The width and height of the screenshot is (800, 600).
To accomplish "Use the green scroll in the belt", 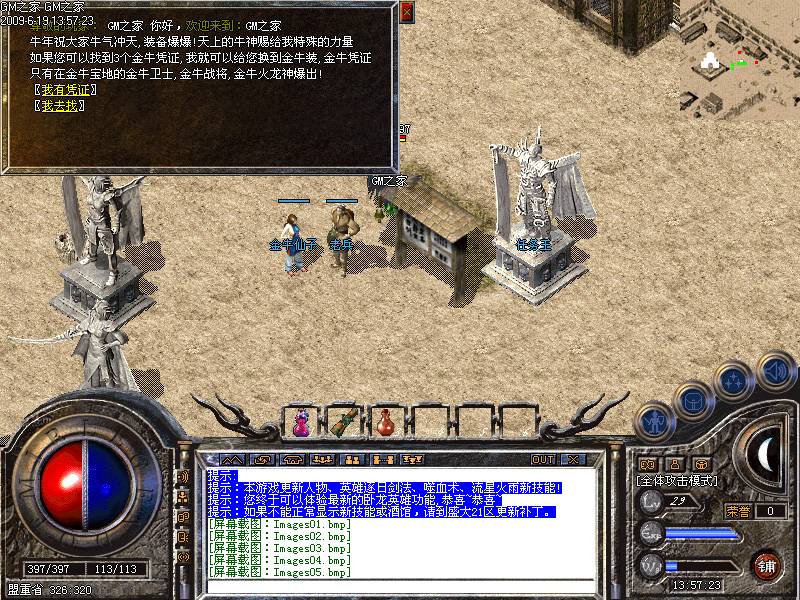I will pyautogui.click(x=343, y=423).
